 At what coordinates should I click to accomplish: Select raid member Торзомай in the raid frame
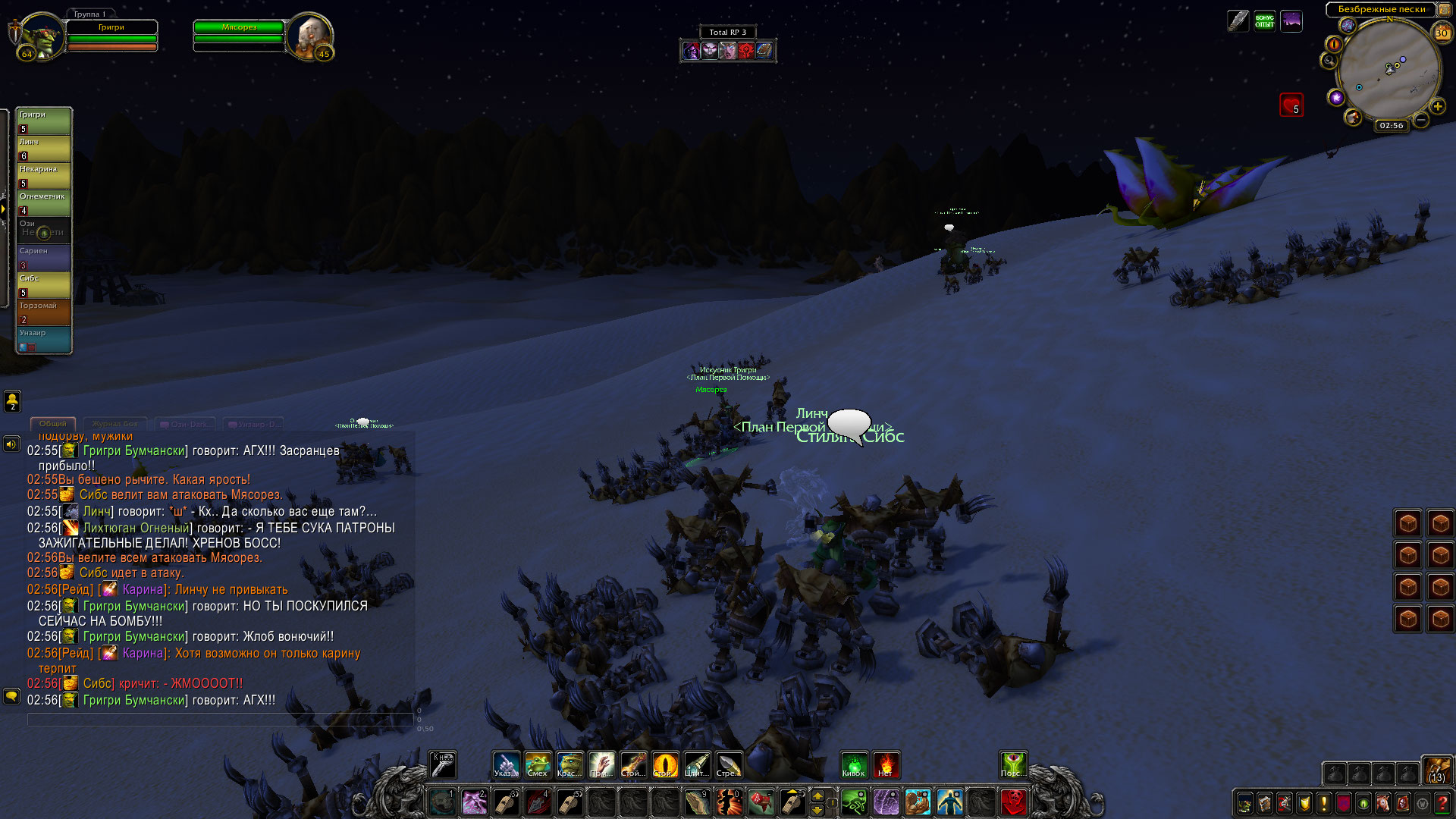pos(44,312)
